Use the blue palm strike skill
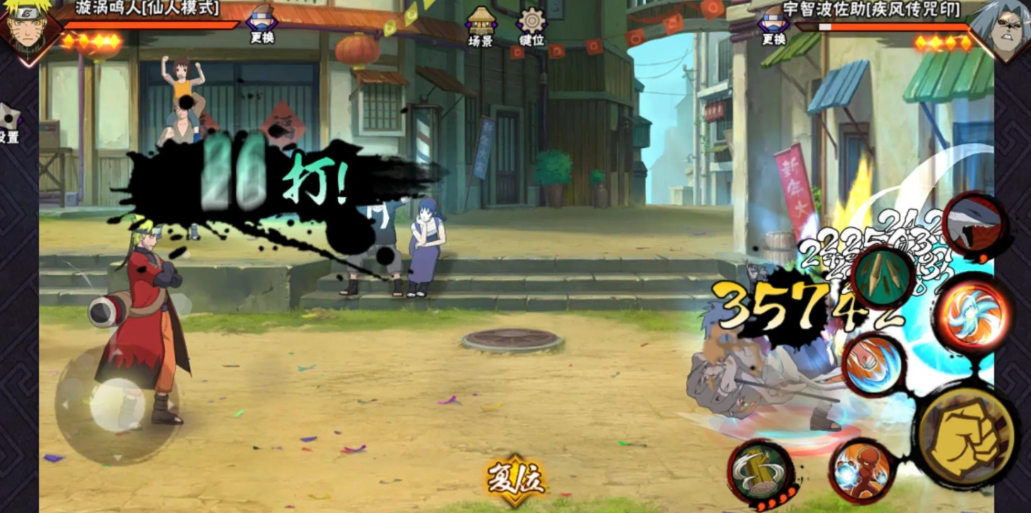This screenshot has width=1031, height=513. click(872, 365)
